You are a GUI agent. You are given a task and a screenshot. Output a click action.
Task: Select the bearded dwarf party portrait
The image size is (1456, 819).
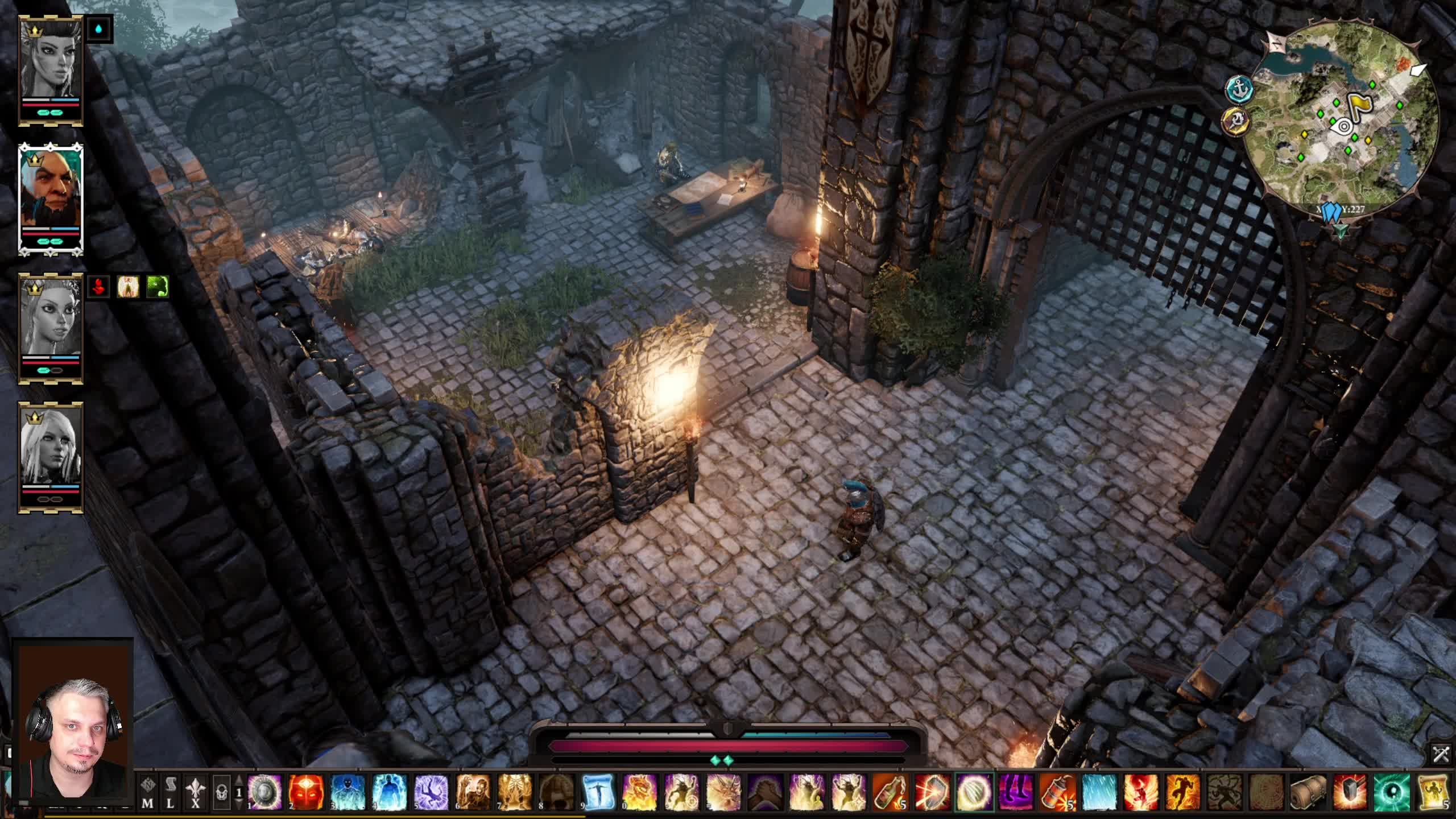click(x=51, y=193)
